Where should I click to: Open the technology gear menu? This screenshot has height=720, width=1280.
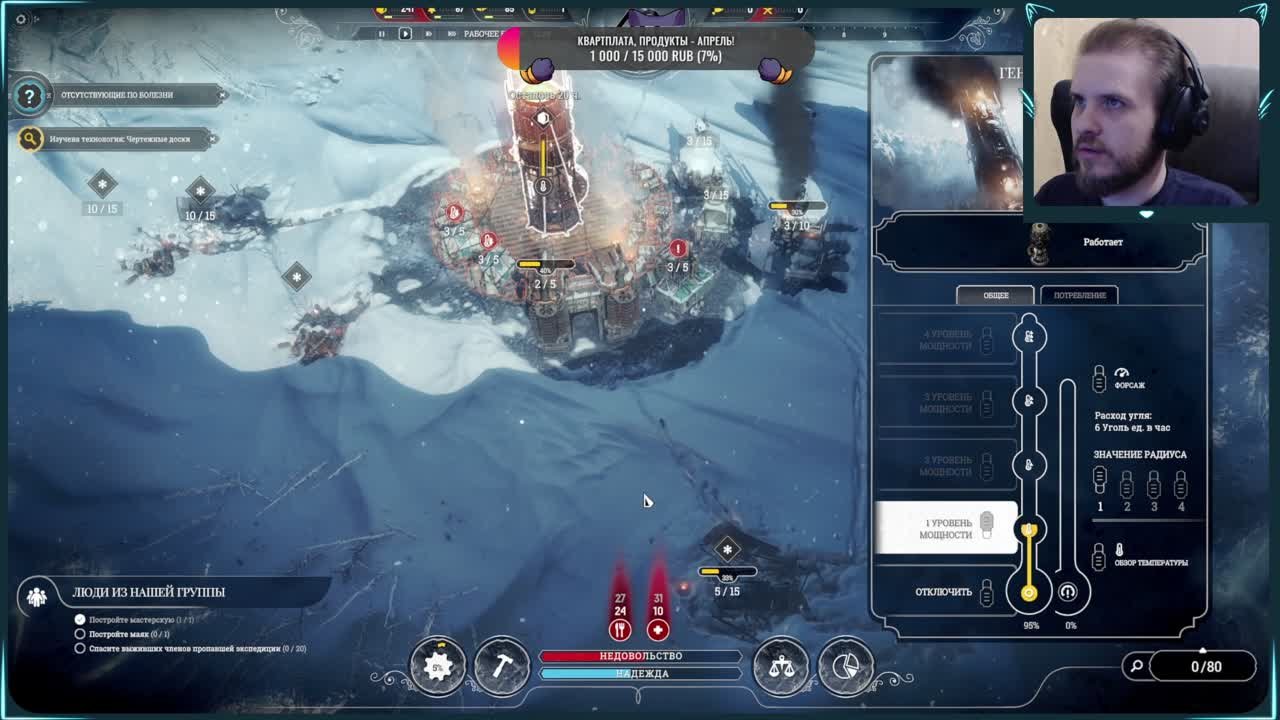(x=437, y=667)
